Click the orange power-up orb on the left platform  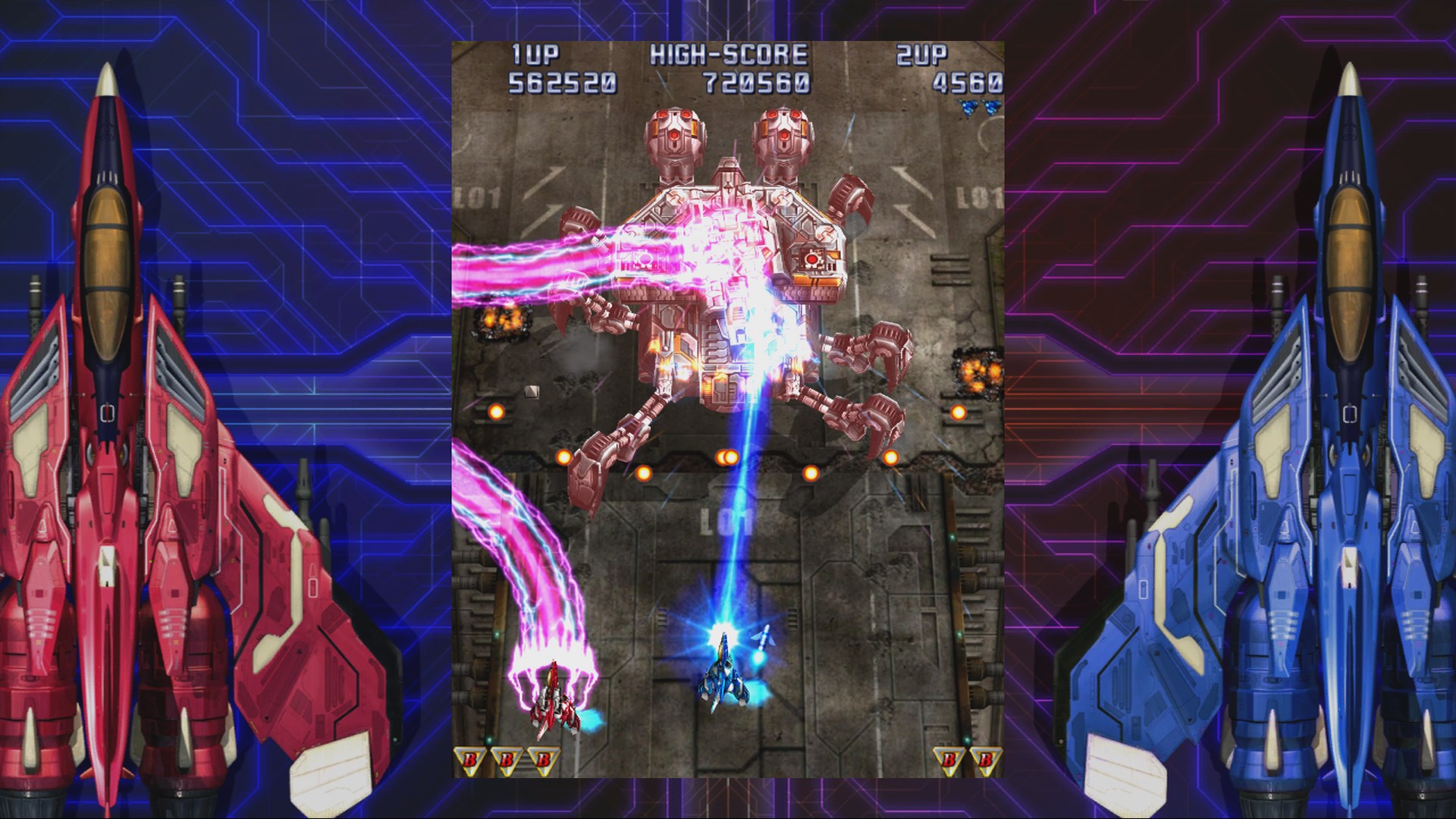pyautogui.click(x=497, y=411)
